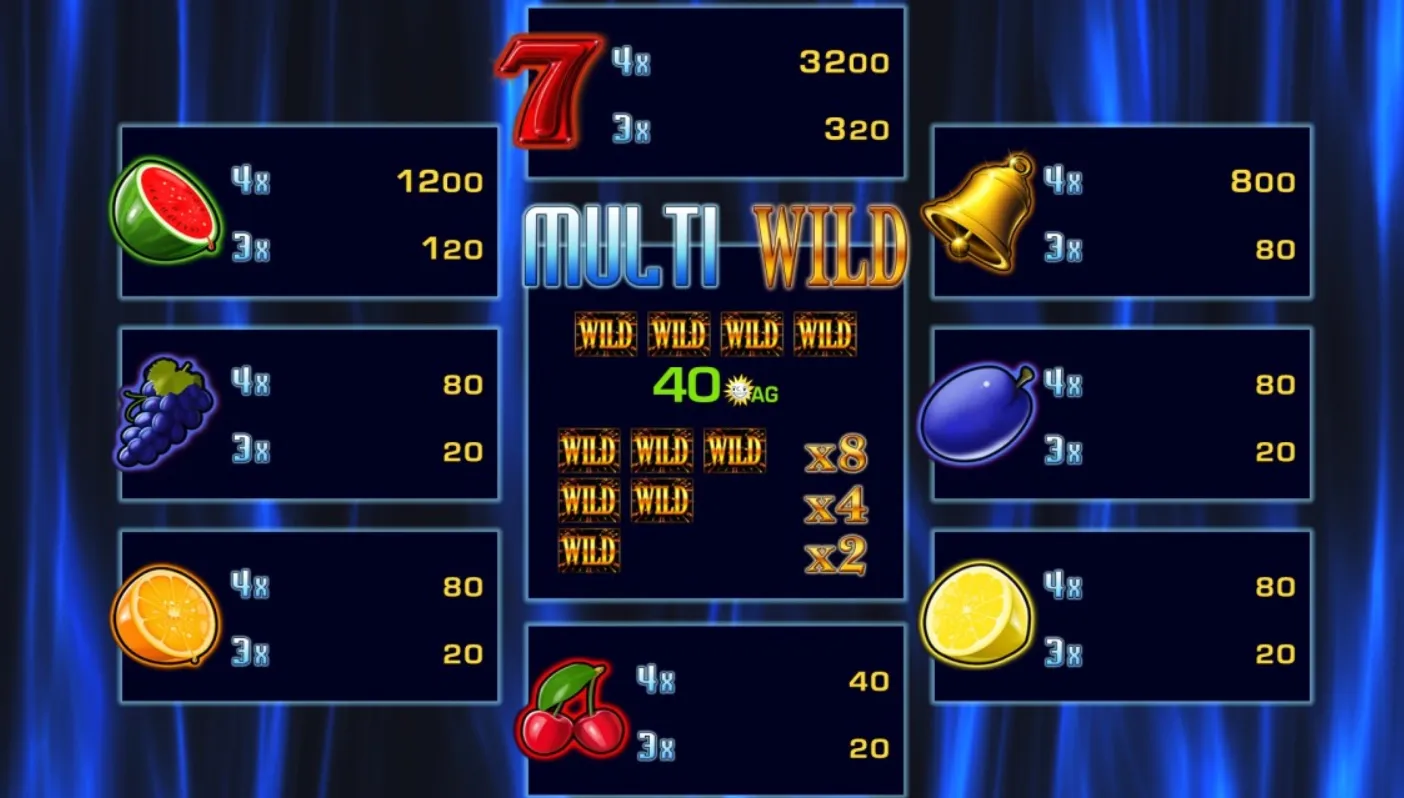Select the first WILD tile in the four-wild row
Image resolution: width=1404 pixels, height=798 pixels.
tap(606, 334)
